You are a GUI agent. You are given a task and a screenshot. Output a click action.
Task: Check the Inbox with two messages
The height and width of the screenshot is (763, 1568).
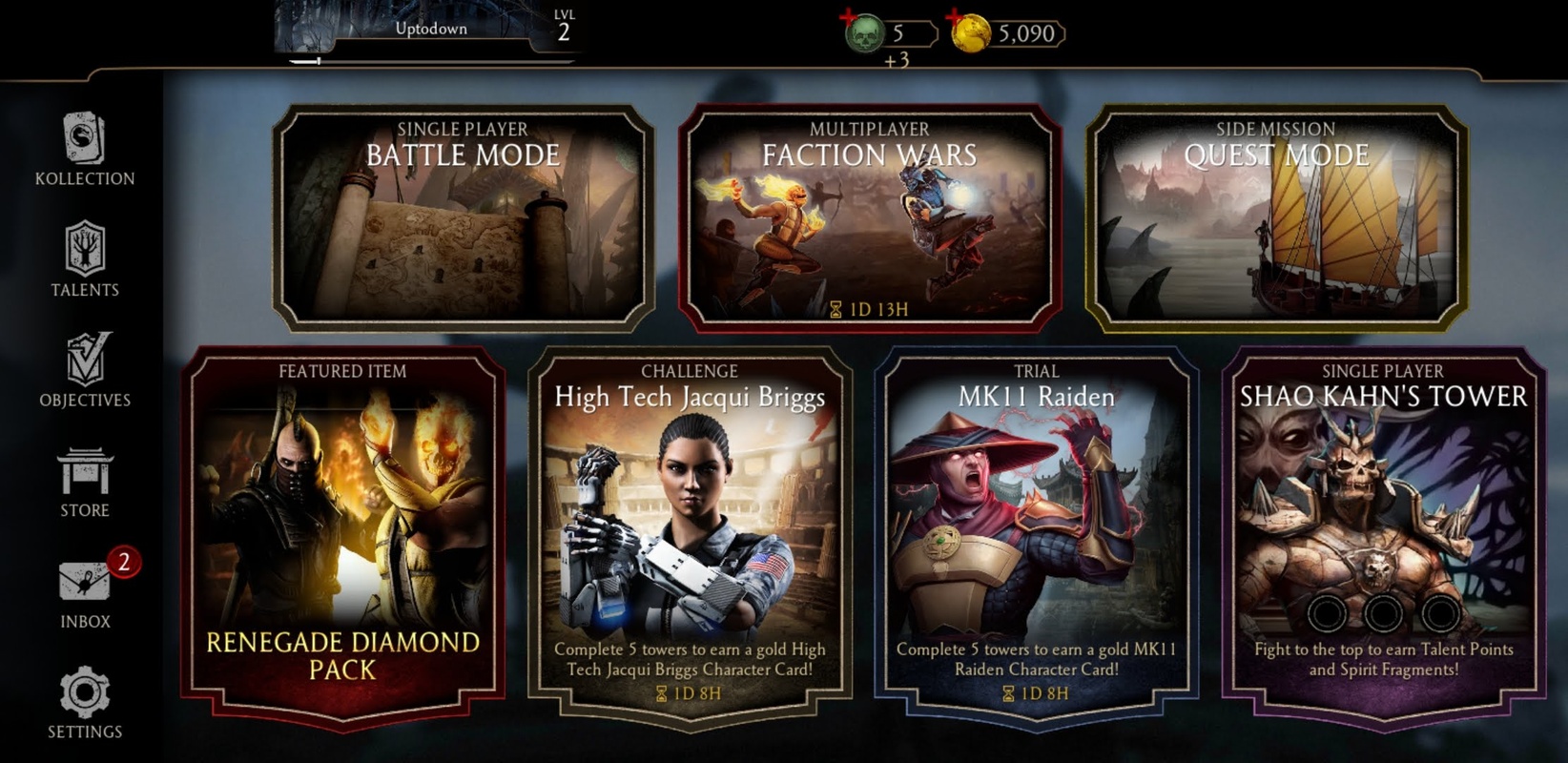pyautogui.click(x=85, y=591)
